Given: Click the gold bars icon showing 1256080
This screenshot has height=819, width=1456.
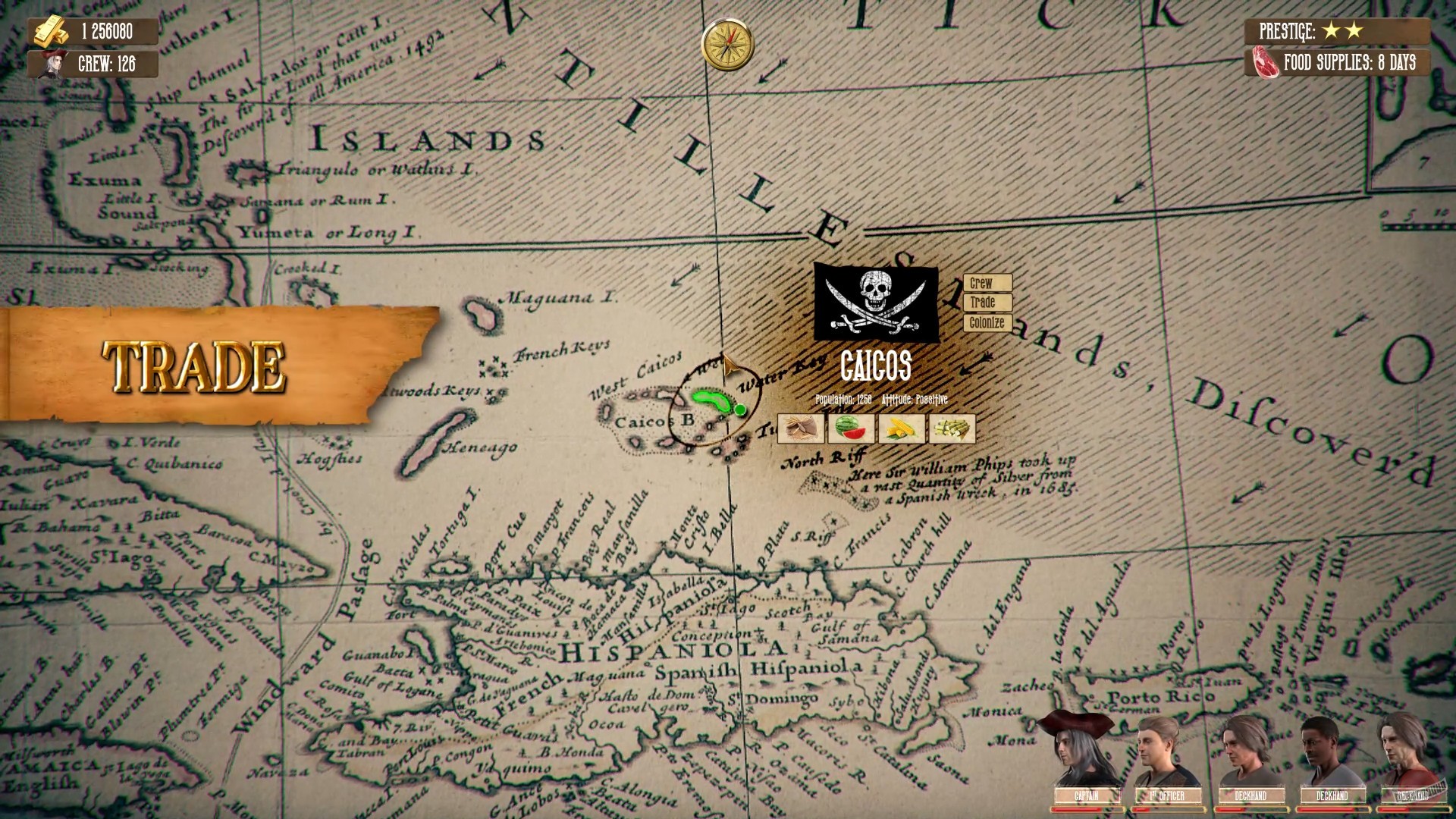Looking at the screenshot, I should click(x=52, y=33).
